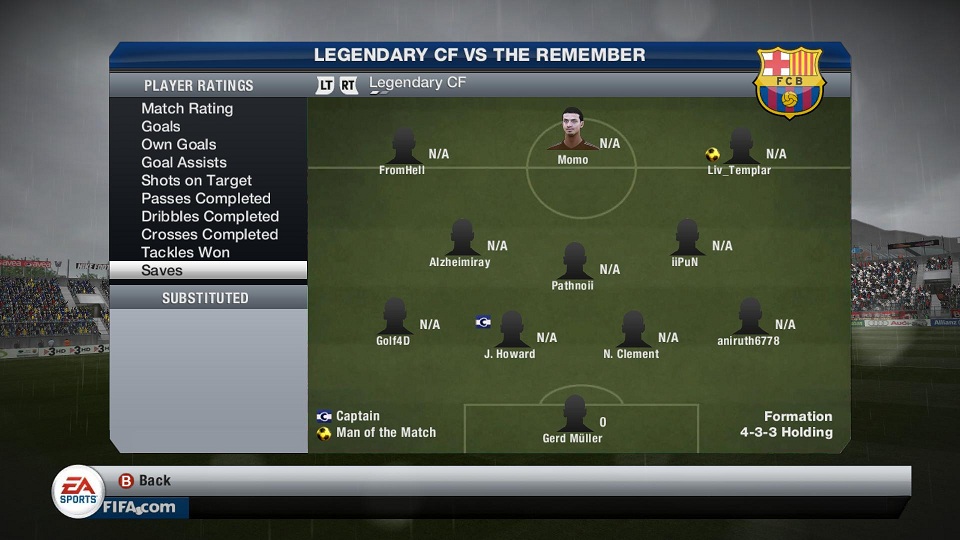Open the Substituted section header

pos(206,298)
